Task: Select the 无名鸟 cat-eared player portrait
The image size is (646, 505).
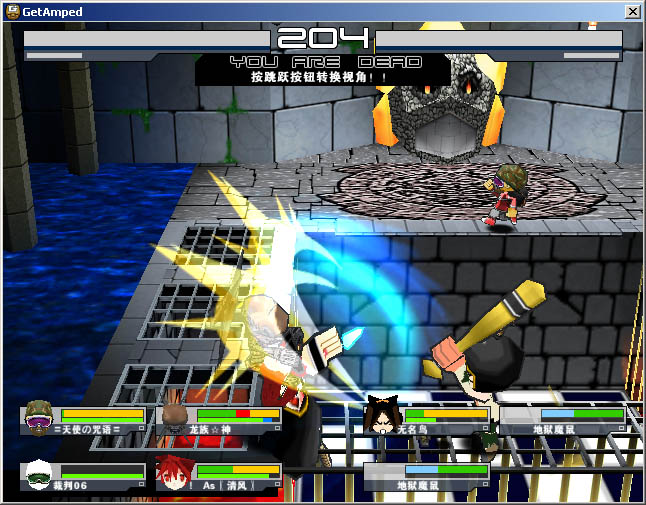Action: 381,415
